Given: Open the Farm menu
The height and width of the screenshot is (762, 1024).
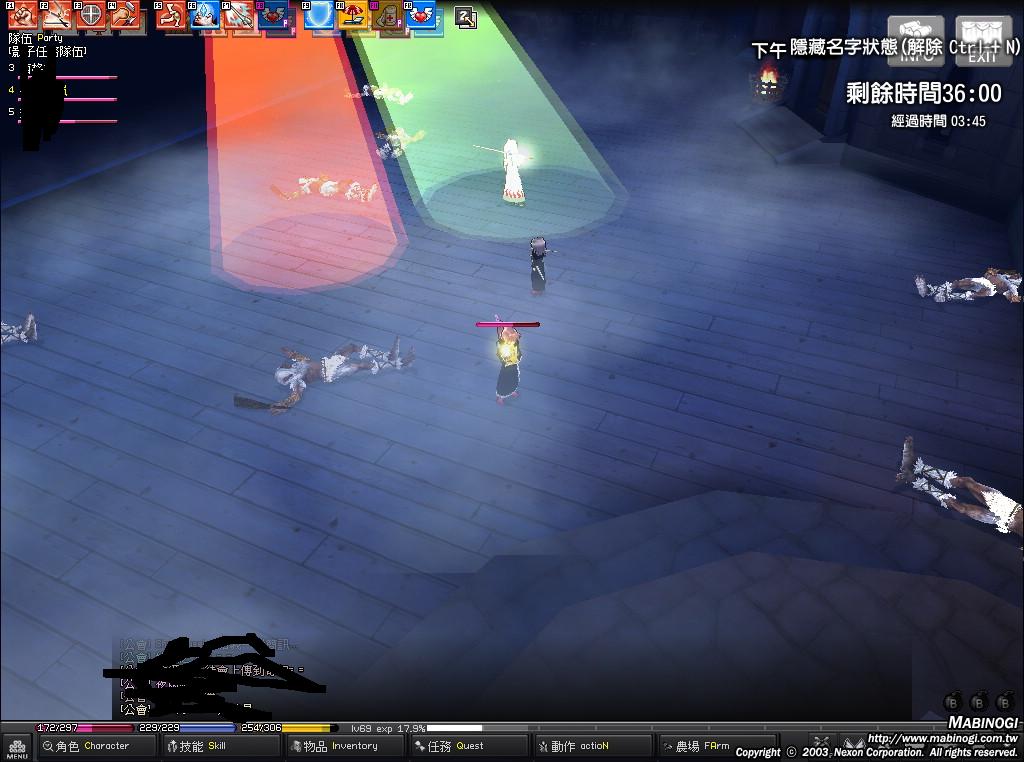Looking at the screenshot, I should [707, 746].
